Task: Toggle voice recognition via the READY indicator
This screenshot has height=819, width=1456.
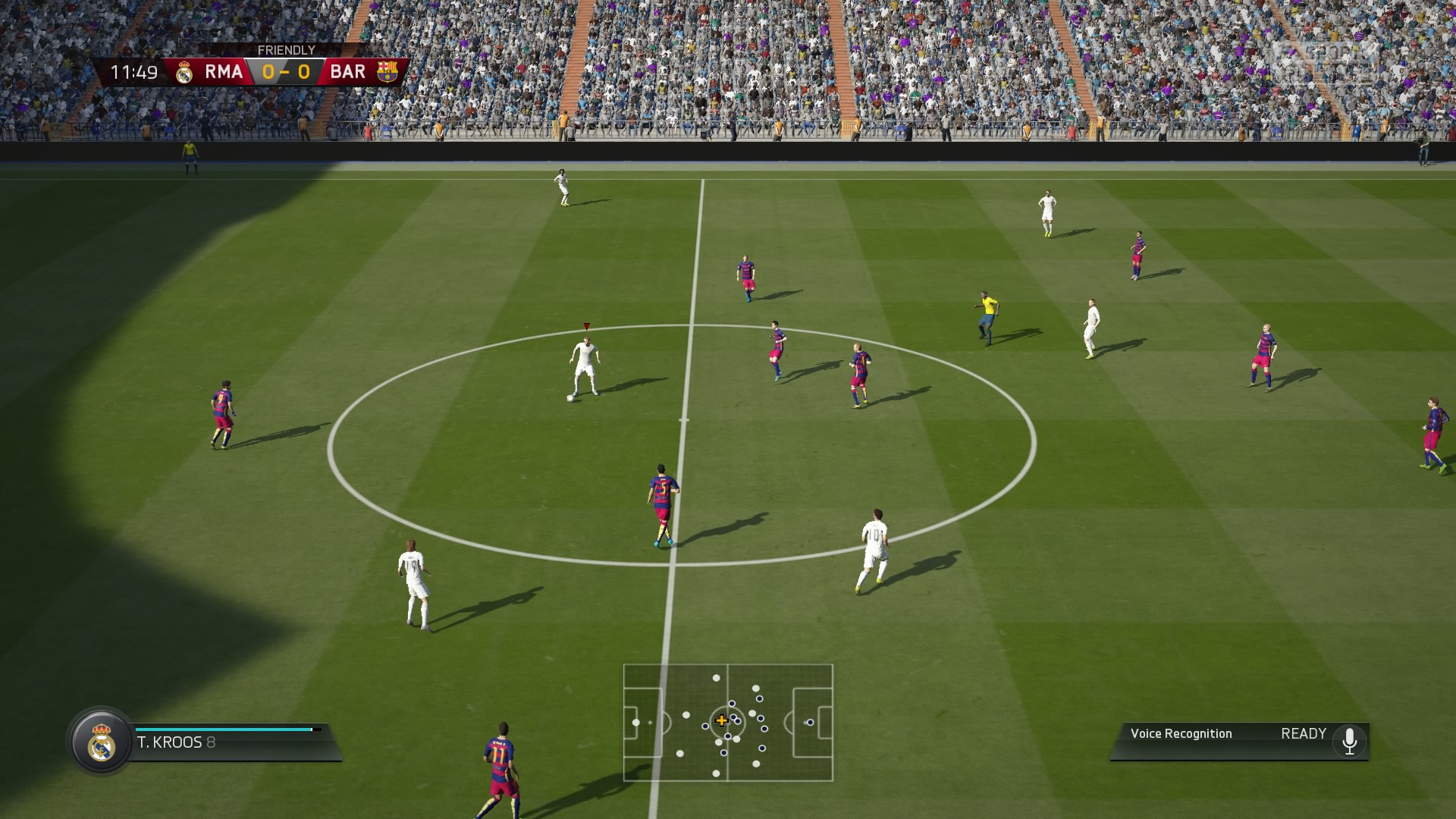Action: [1302, 734]
